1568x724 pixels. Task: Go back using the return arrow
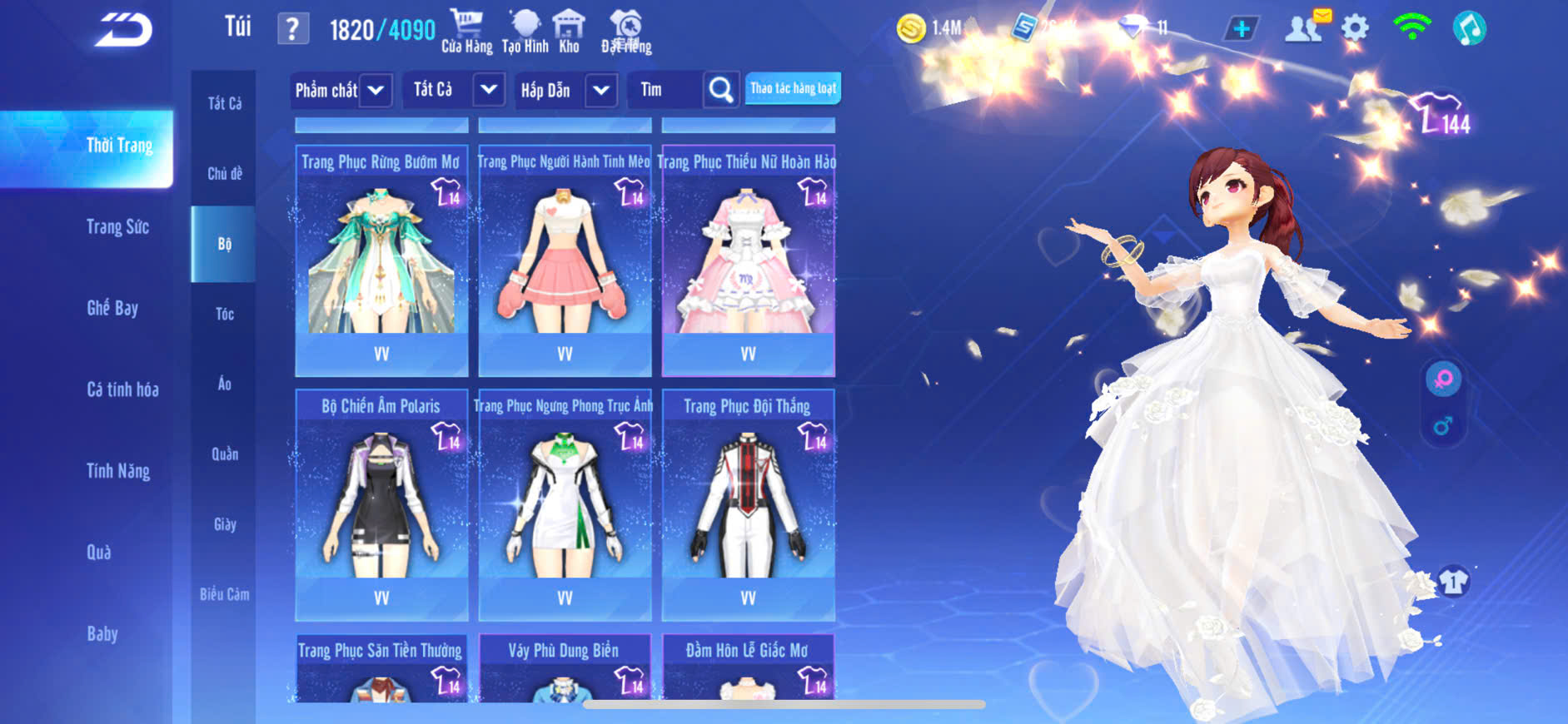pos(123,30)
